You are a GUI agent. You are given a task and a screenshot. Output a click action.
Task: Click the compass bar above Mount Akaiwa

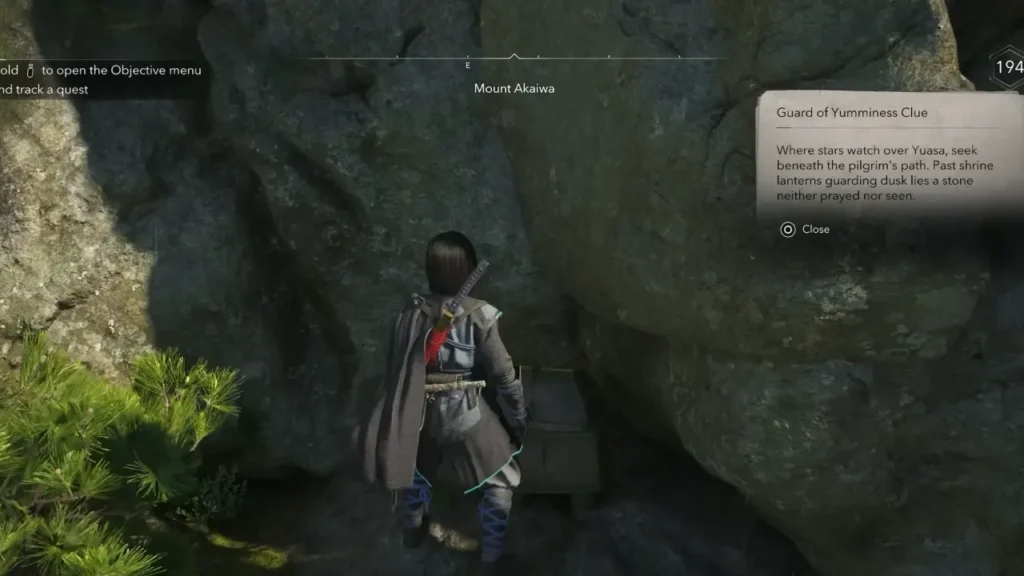coord(513,60)
